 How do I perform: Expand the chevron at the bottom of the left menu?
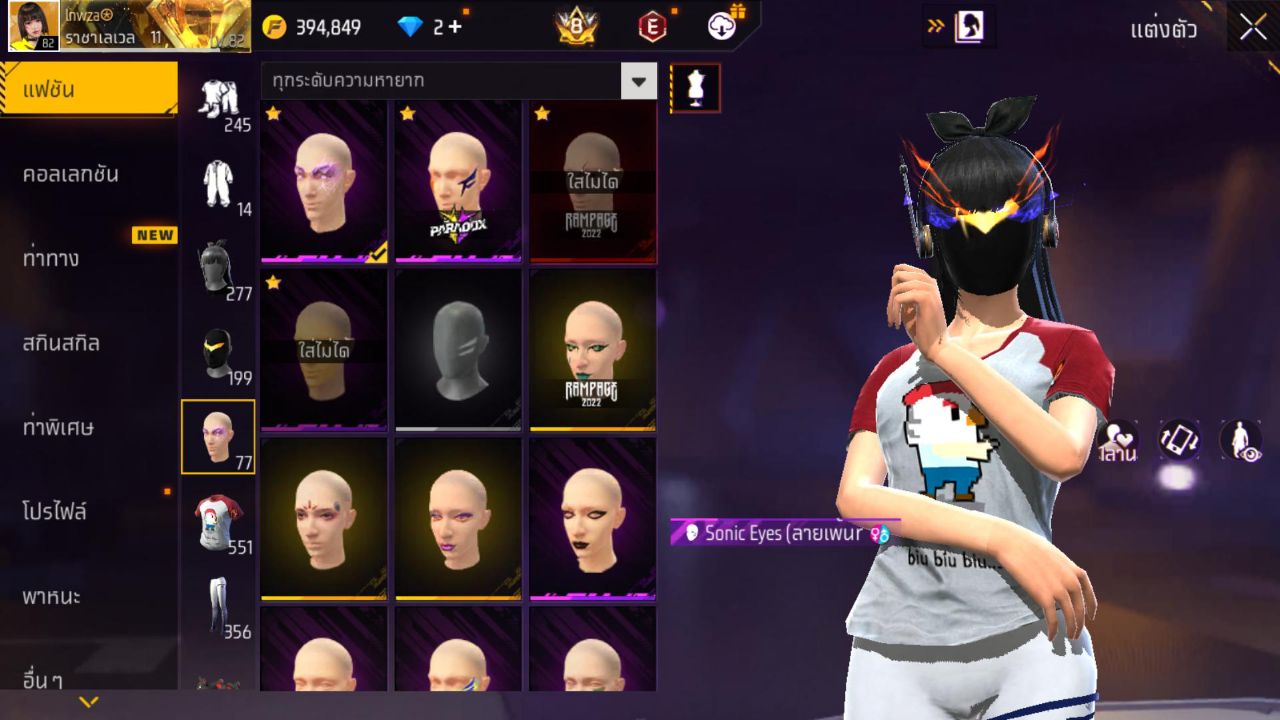coord(88,702)
